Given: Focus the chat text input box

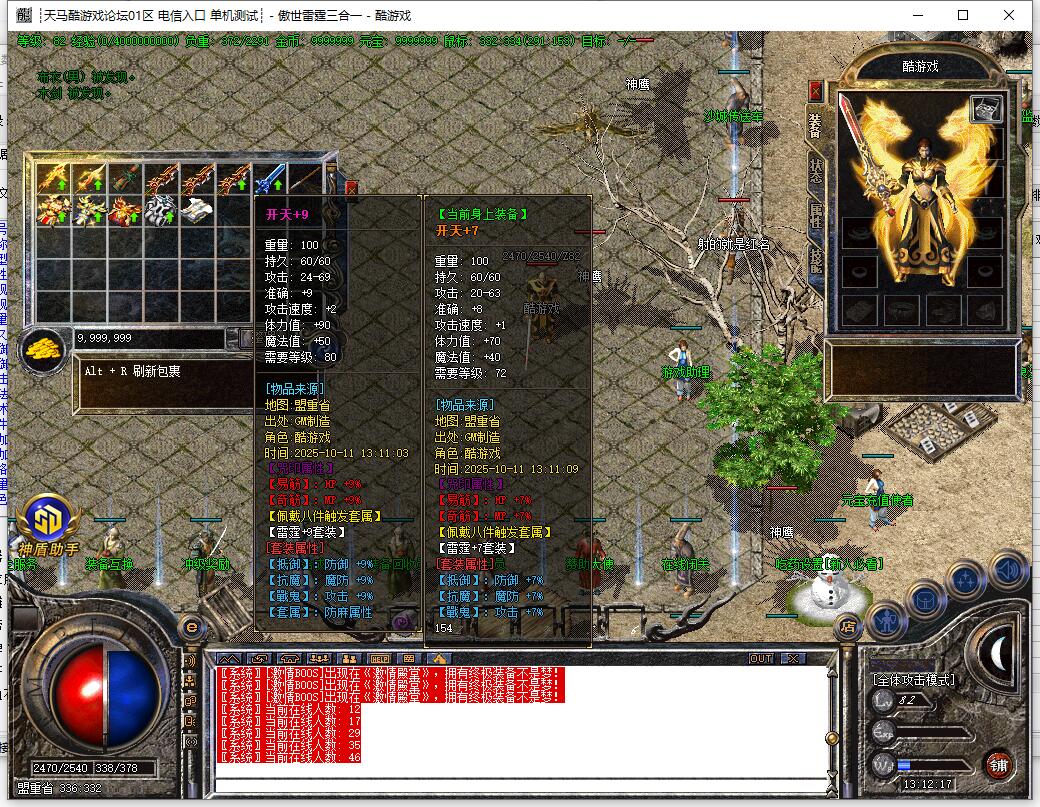Looking at the screenshot, I should tap(520, 783).
